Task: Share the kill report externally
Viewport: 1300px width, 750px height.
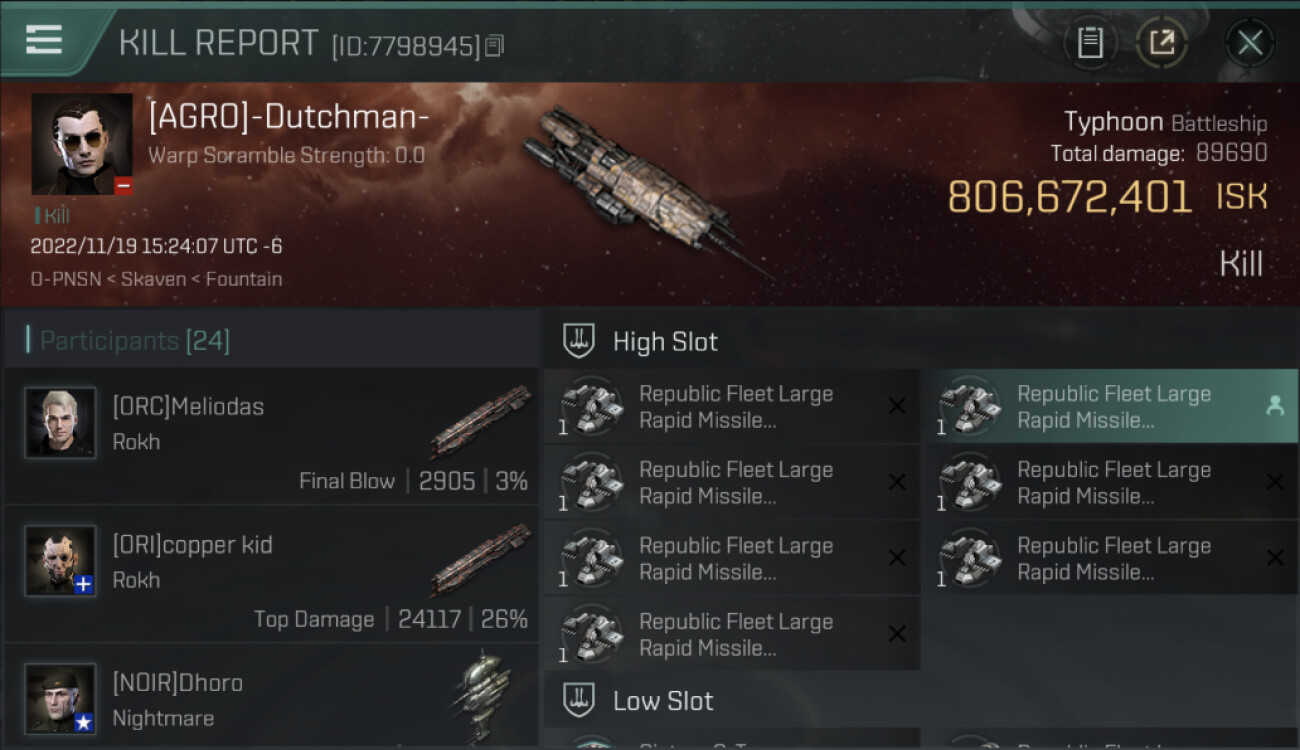Action: click(1162, 42)
